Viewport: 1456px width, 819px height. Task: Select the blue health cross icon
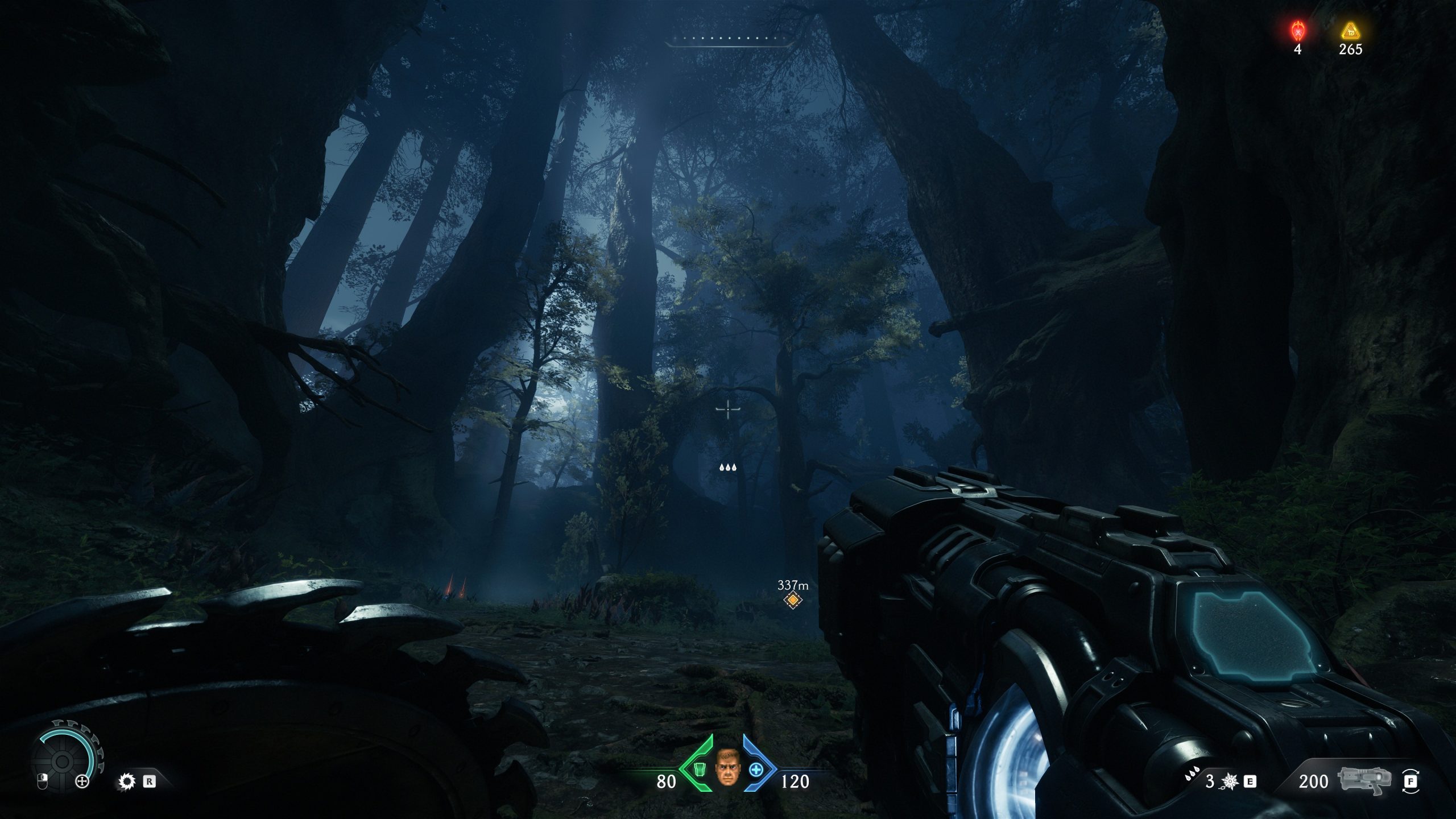click(x=755, y=770)
